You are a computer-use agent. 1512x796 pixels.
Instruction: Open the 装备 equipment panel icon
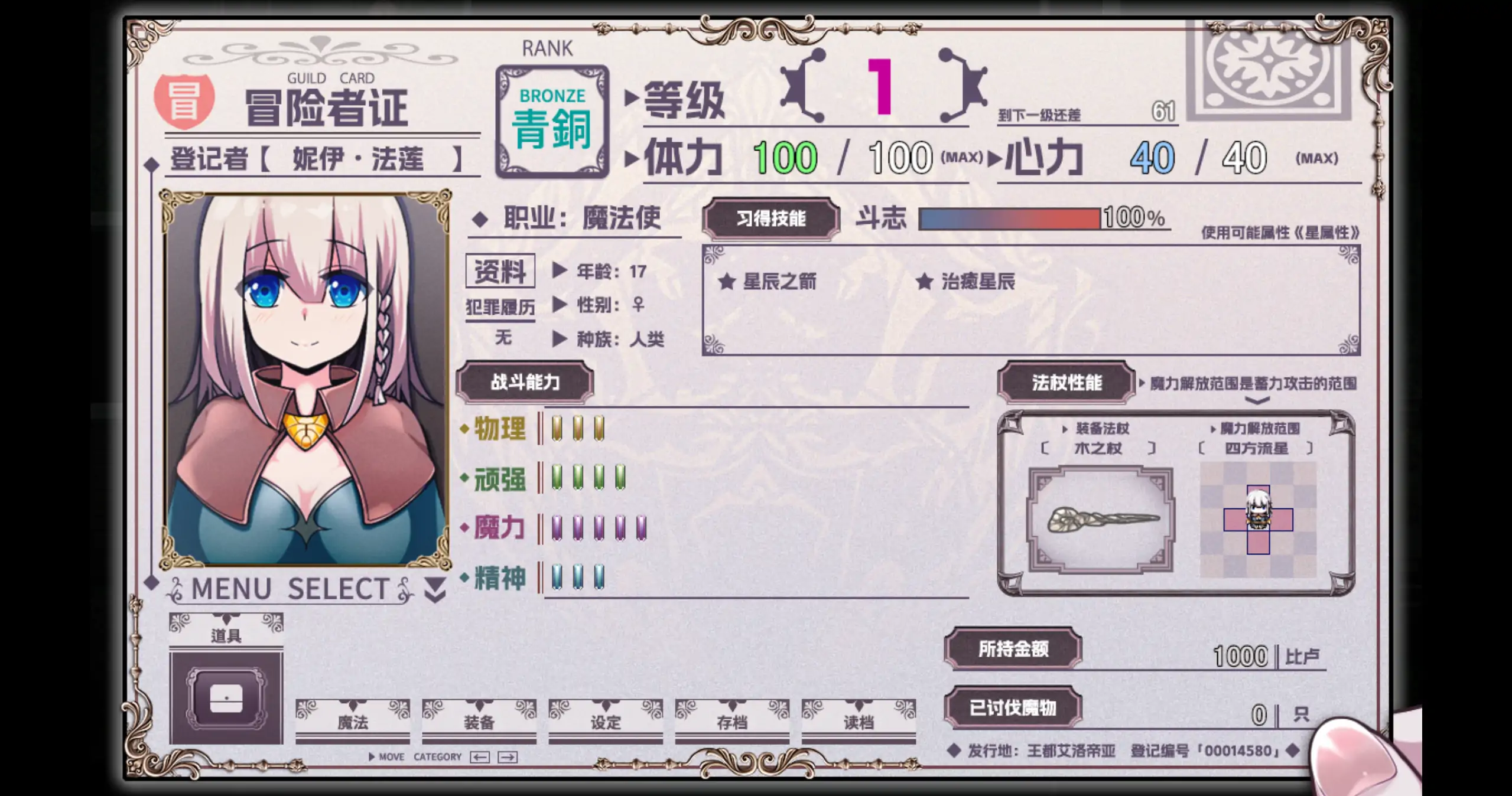[480, 720]
